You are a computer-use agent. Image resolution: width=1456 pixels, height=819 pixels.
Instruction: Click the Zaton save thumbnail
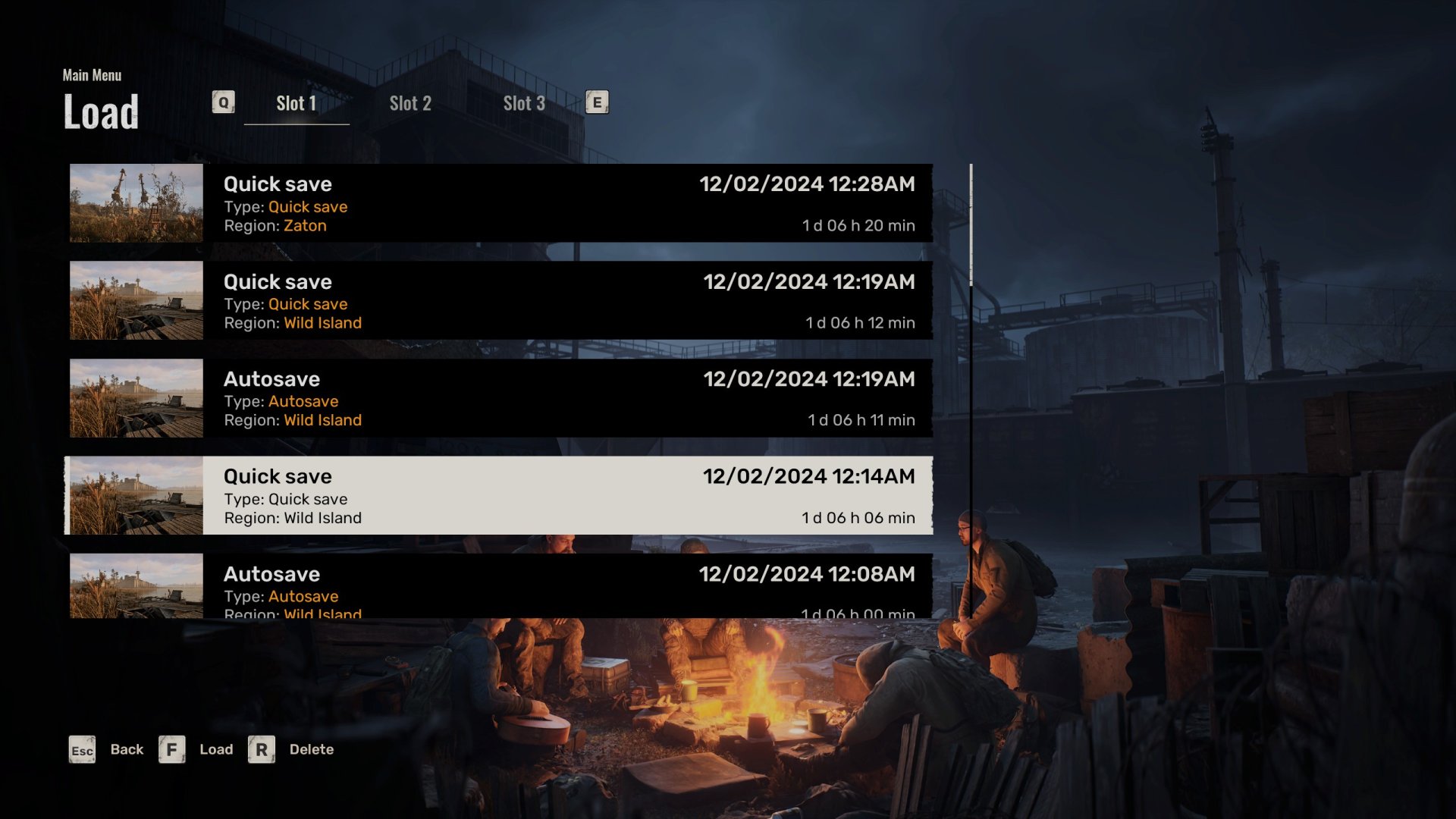point(136,203)
